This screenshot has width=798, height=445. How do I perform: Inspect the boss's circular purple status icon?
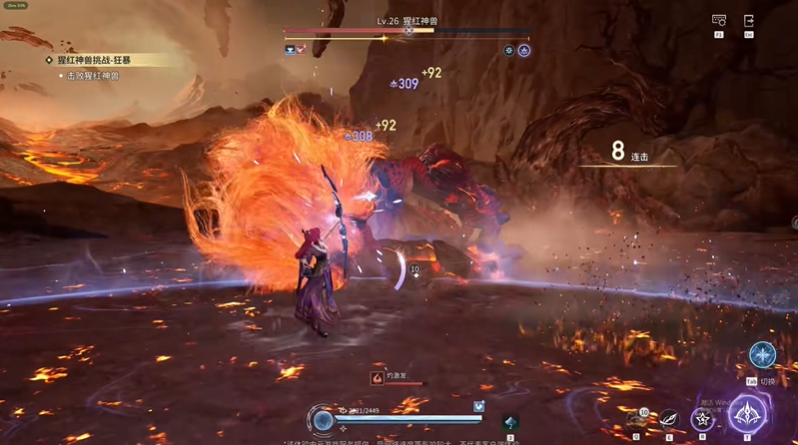pyautogui.click(x=523, y=50)
